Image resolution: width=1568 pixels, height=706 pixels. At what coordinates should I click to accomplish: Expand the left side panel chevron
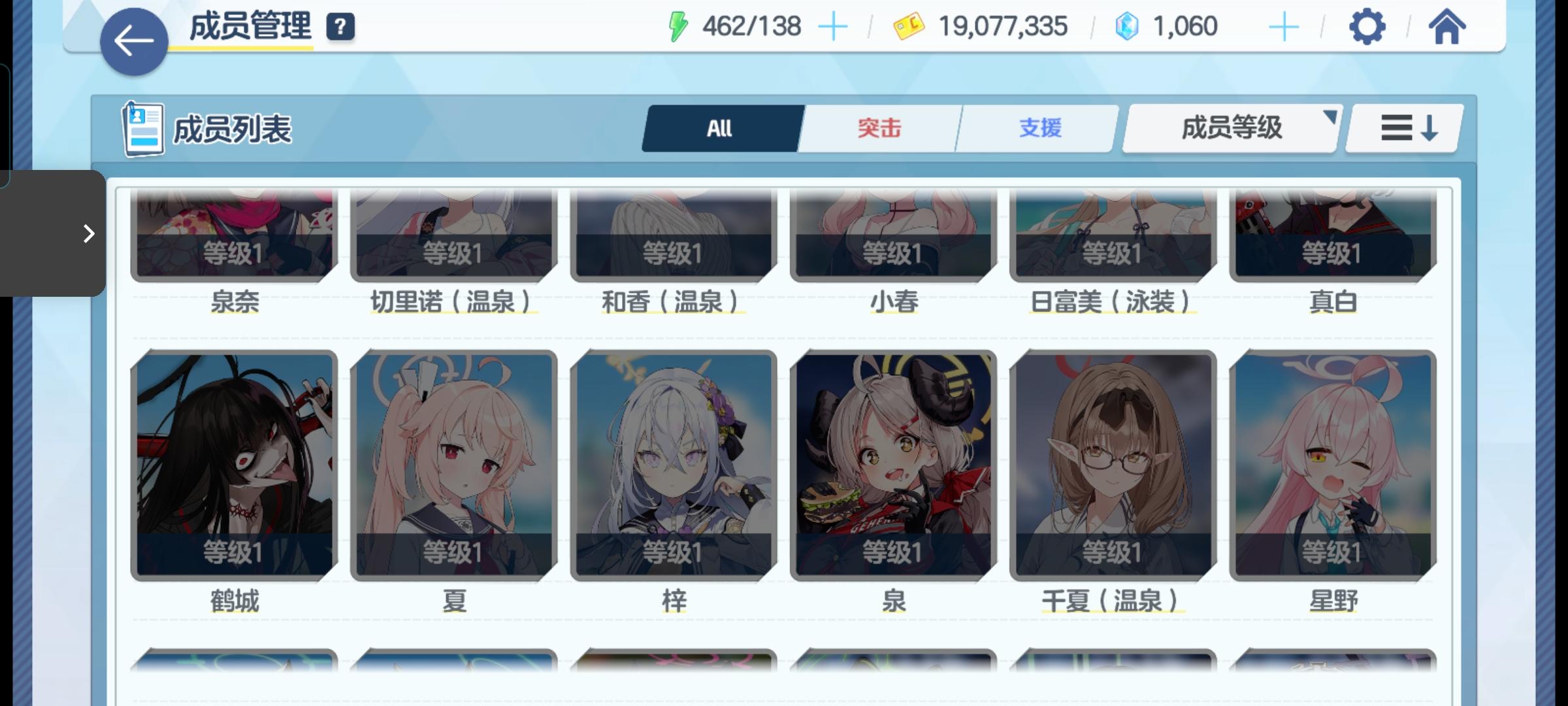(x=88, y=233)
